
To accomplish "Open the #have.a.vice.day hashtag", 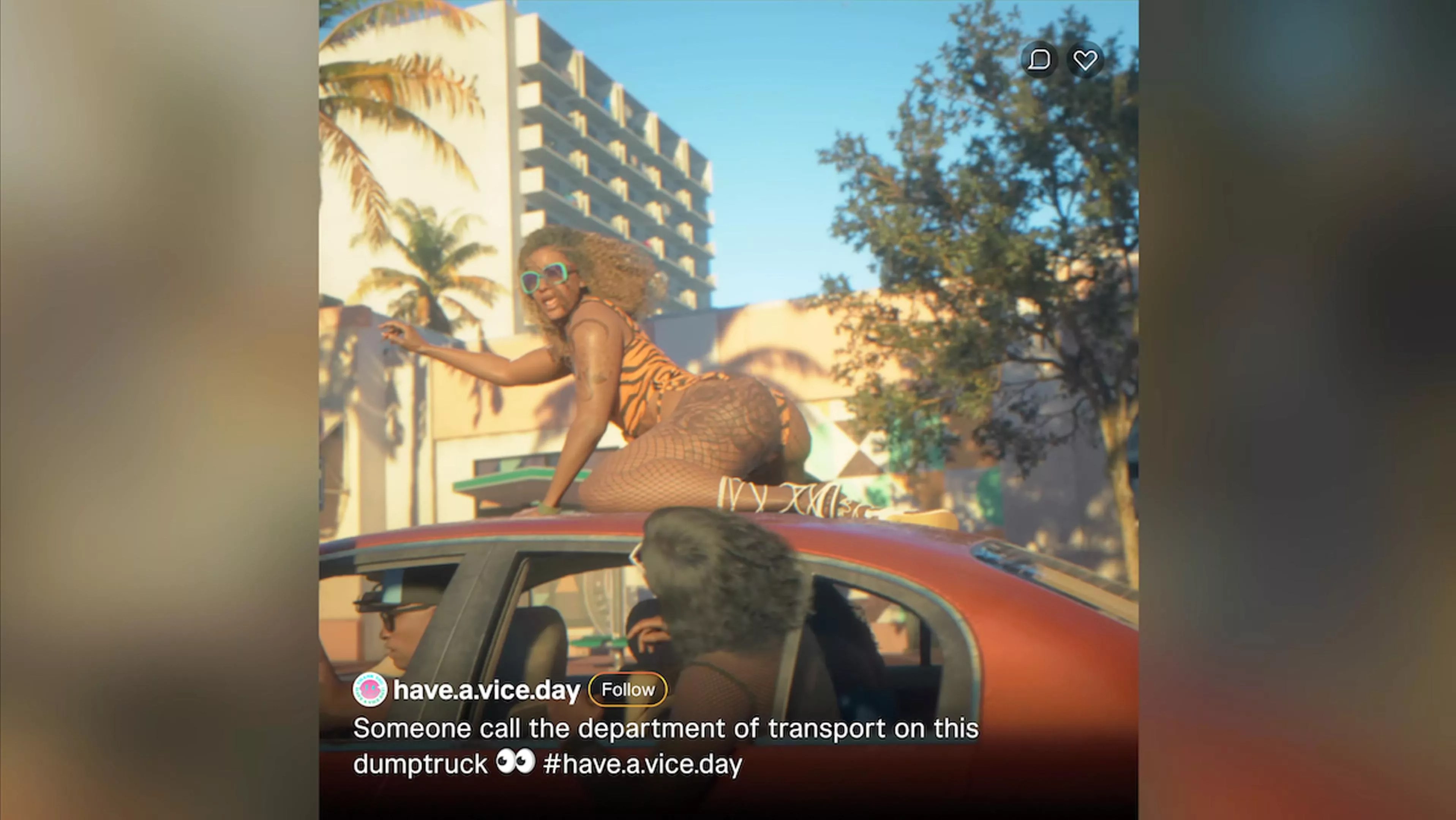I will [642, 764].
